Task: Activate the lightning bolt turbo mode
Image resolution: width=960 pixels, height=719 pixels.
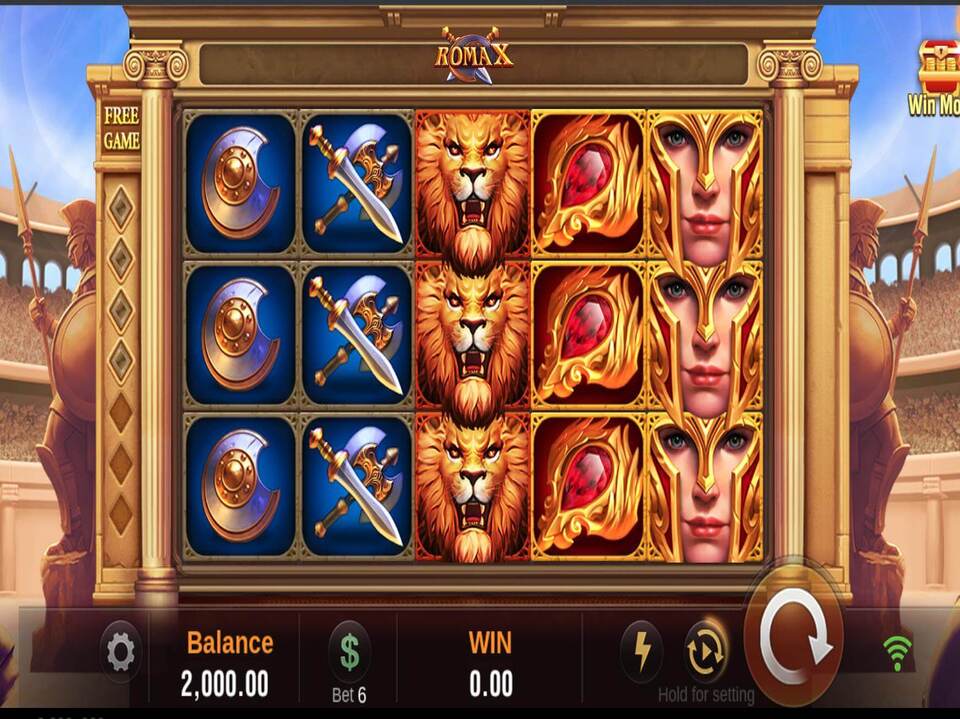Action: [640, 652]
